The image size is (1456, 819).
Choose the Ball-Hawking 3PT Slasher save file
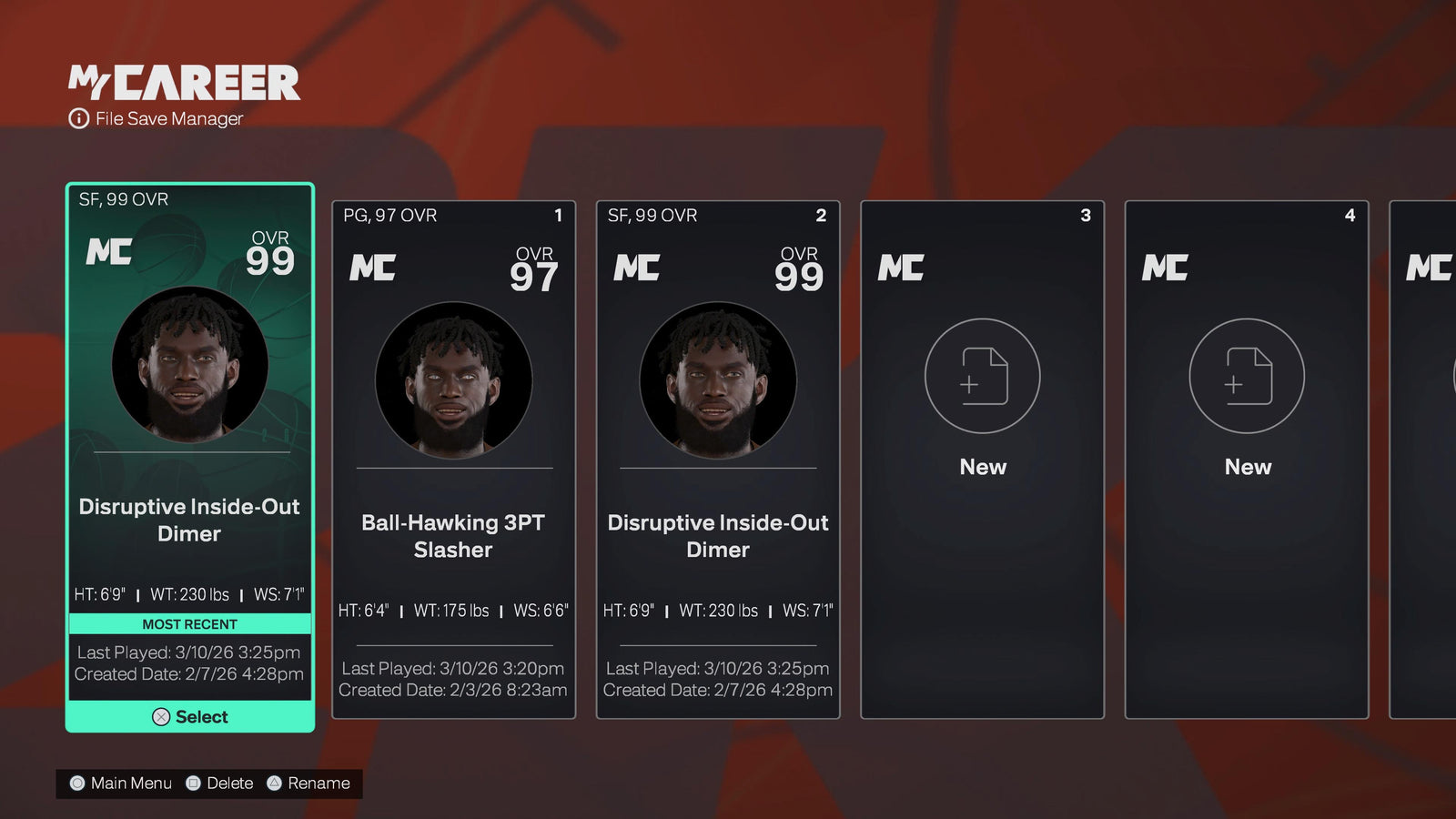click(453, 460)
